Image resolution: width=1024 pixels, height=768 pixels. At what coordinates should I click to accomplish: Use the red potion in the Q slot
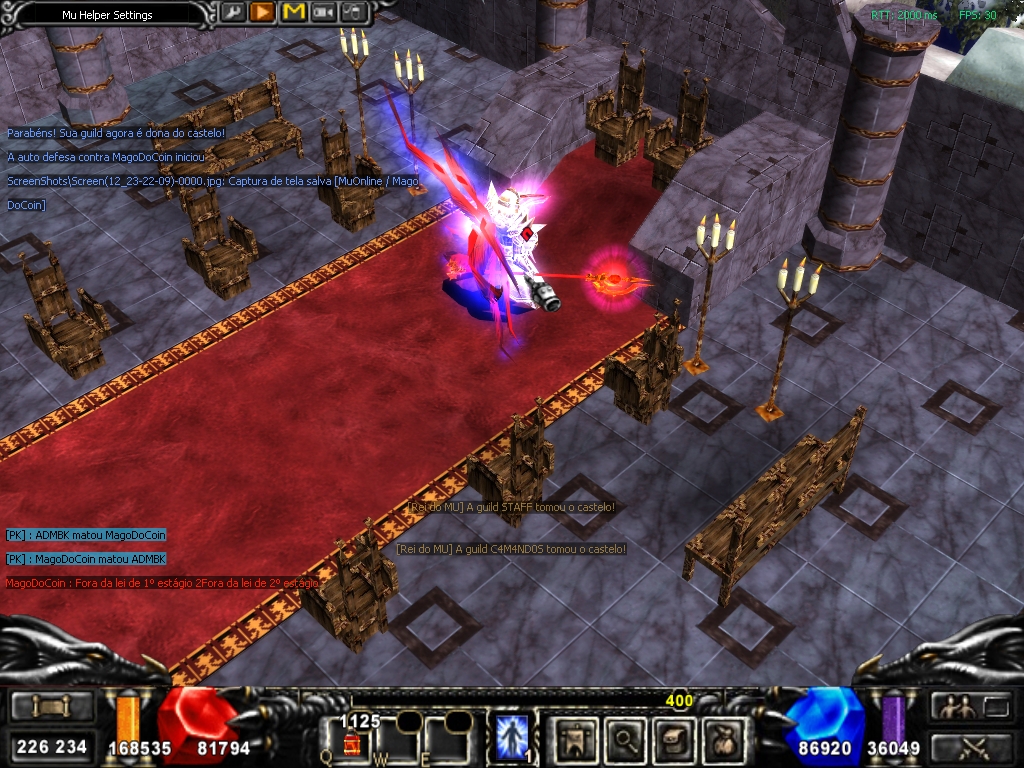coord(351,741)
